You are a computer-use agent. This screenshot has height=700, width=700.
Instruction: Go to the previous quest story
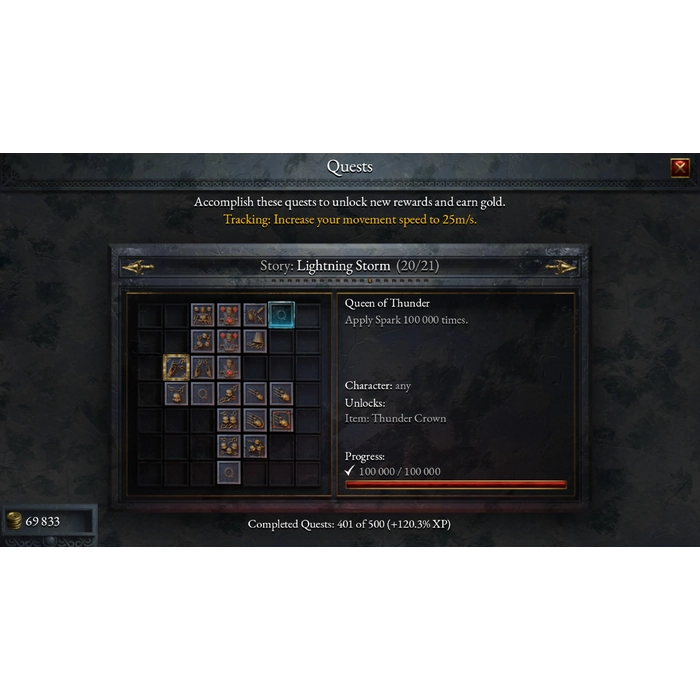coord(138,267)
